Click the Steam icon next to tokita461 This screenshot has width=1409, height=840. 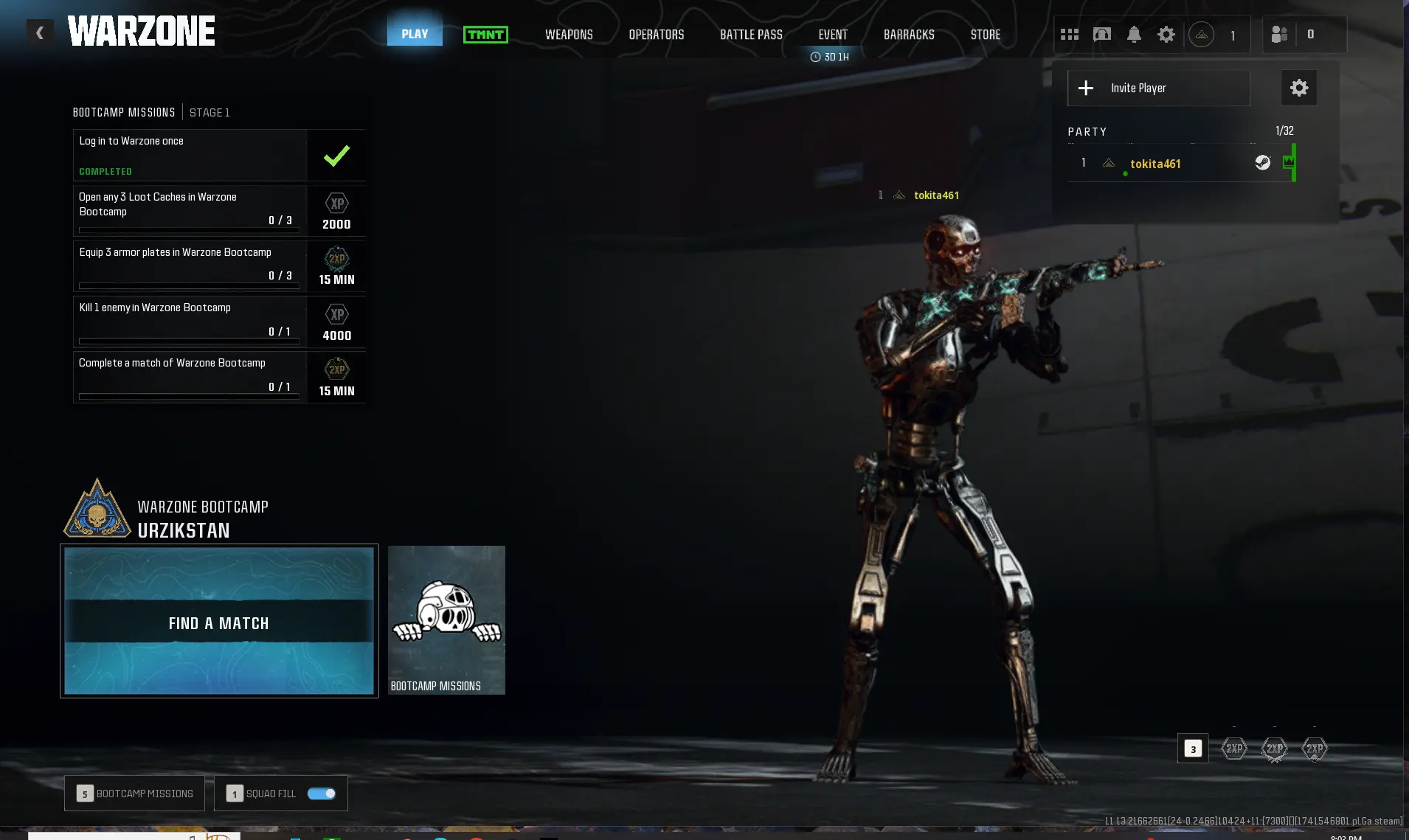coord(1262,163)
